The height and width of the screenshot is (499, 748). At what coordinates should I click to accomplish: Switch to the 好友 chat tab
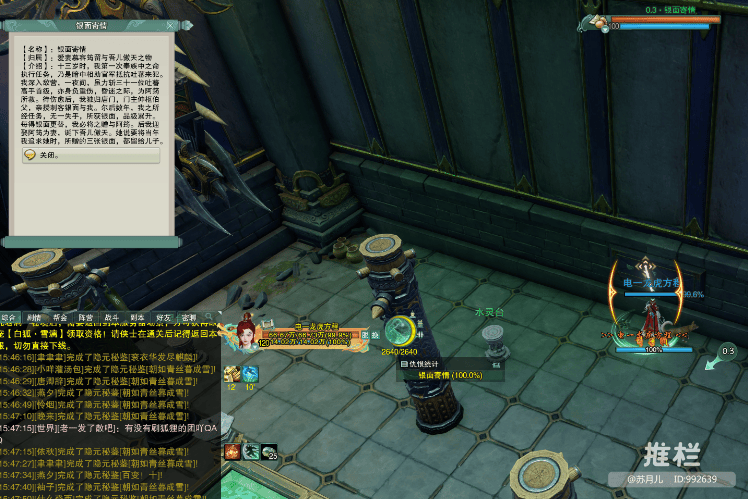164,318
